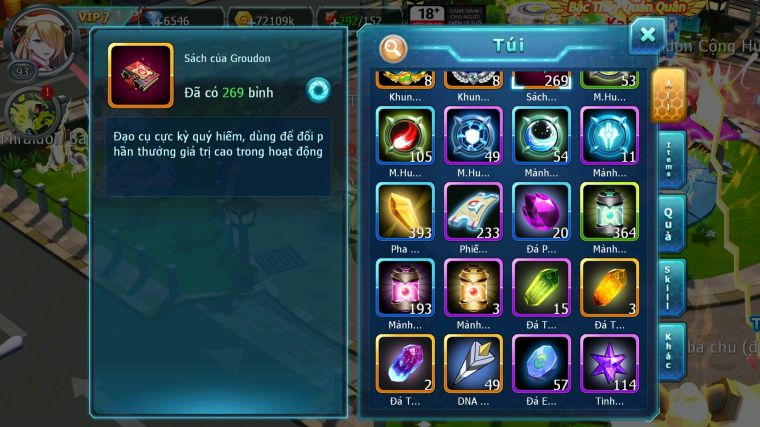This screenshot has height=427, width=760.
Task: Select the green crystal item with 15
Action: pos(541,287)
